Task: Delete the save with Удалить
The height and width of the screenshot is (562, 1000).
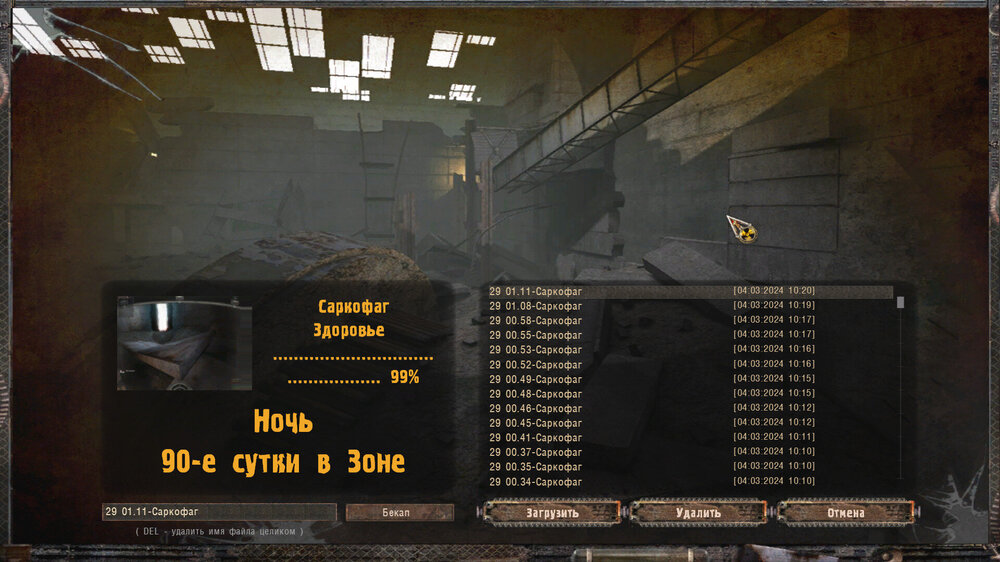Action: click(x=697, y=513)
